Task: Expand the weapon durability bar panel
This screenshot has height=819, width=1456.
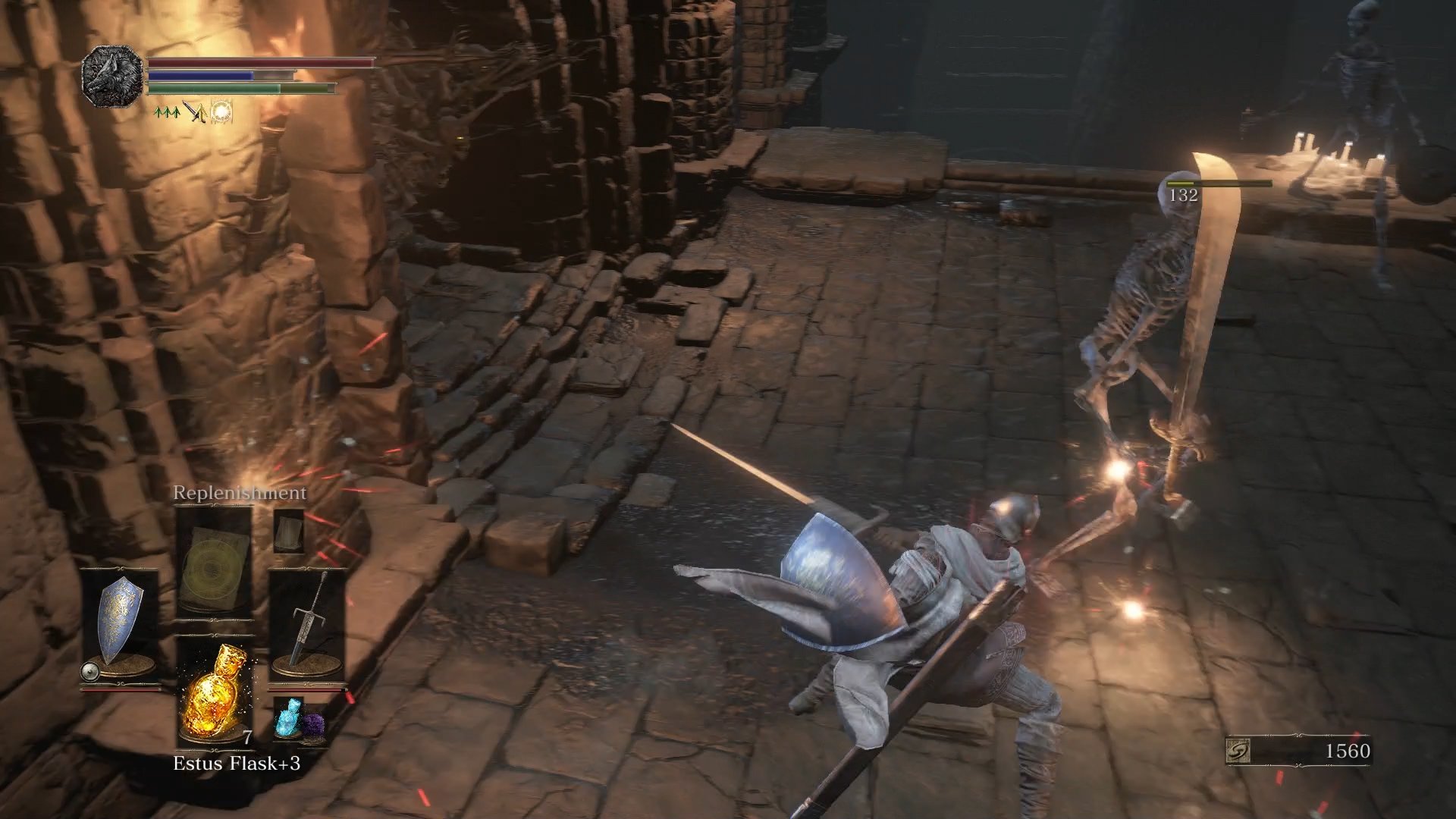Action: (x=303, y=689)
